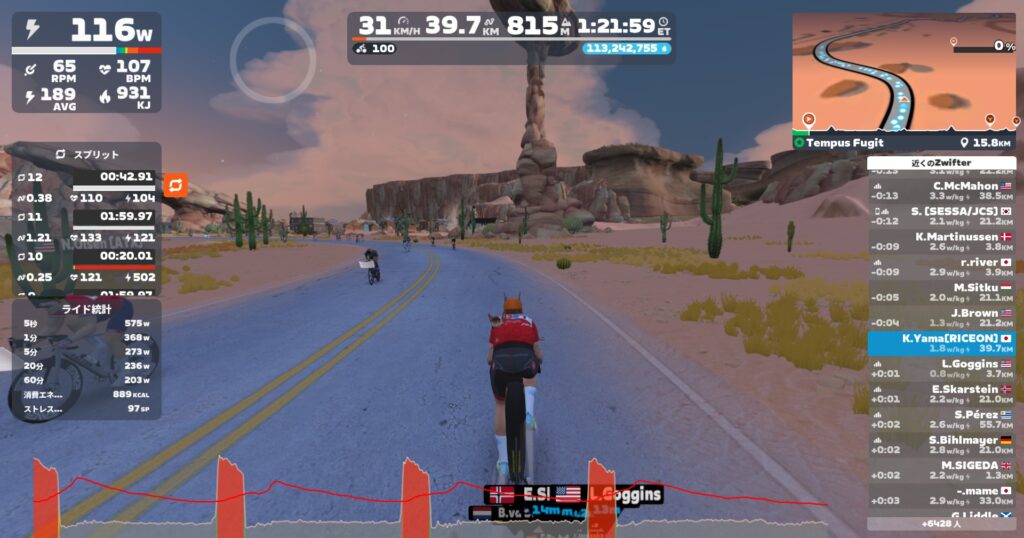Open the スプリット splits panel header

[86, 155]
